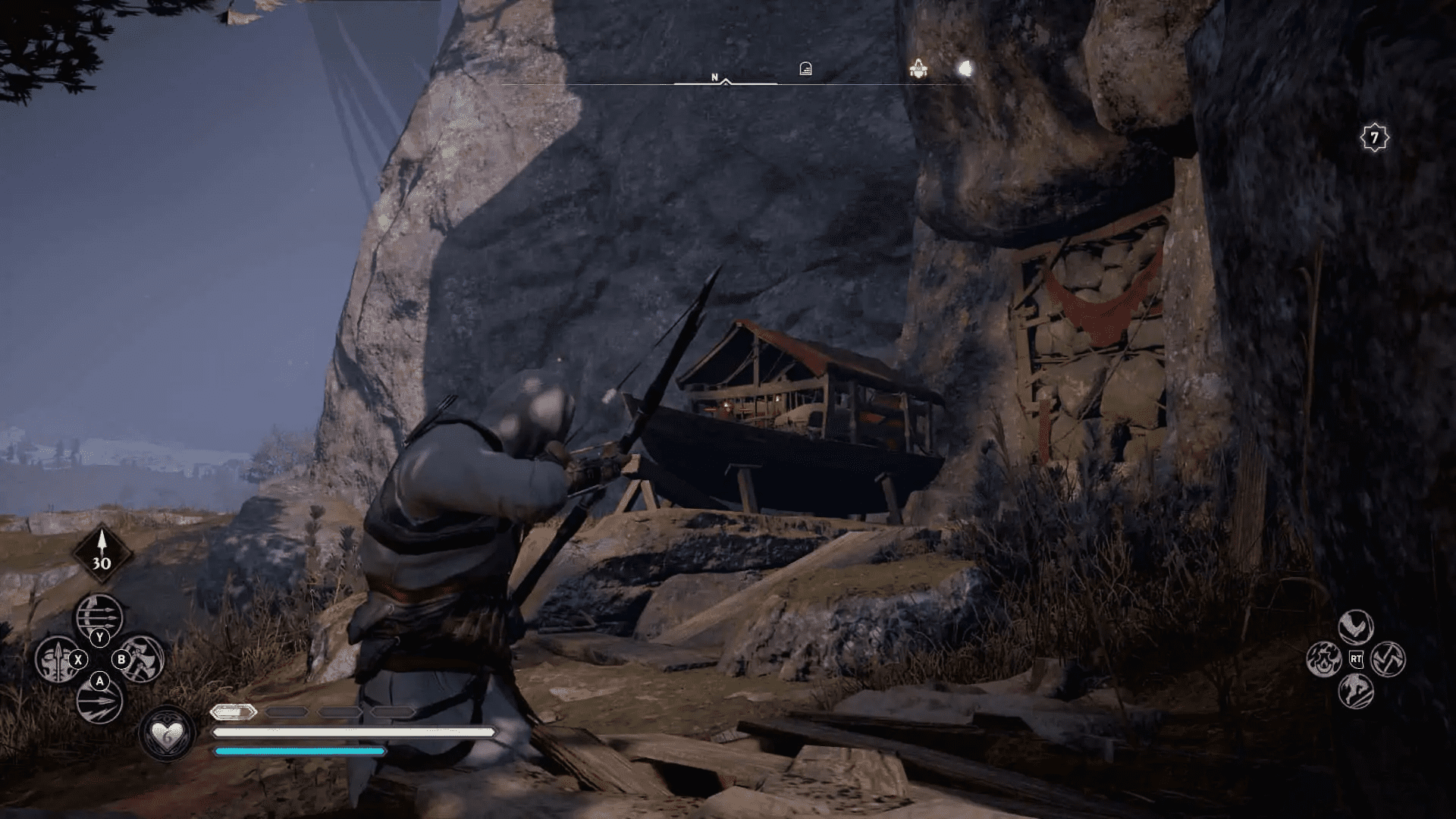The image size is (1456, 819).
Task: Click the dual-axe icon beside B
Action: 141,659
